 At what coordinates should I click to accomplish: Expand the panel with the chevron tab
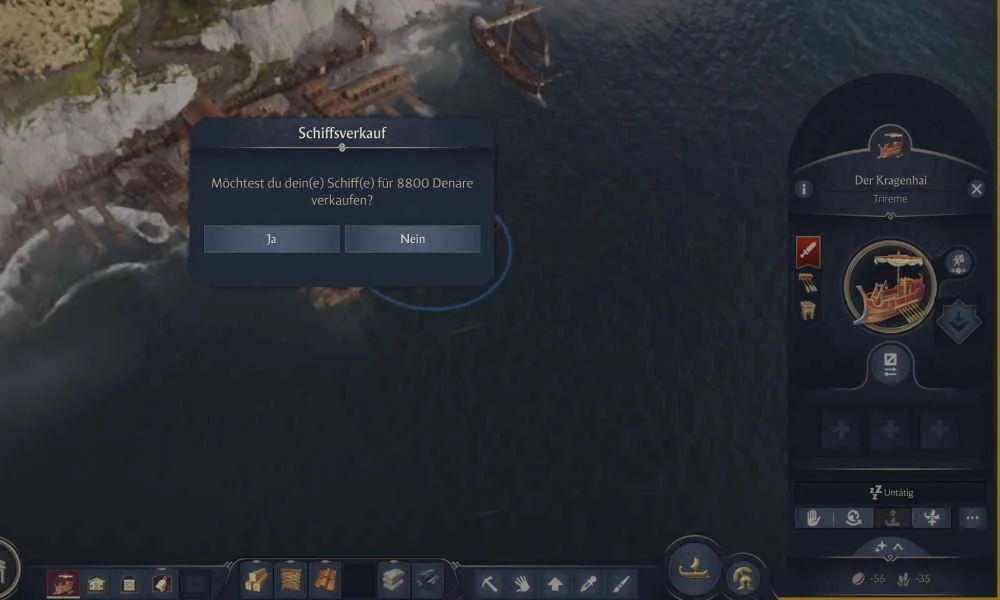pos(889,547)
